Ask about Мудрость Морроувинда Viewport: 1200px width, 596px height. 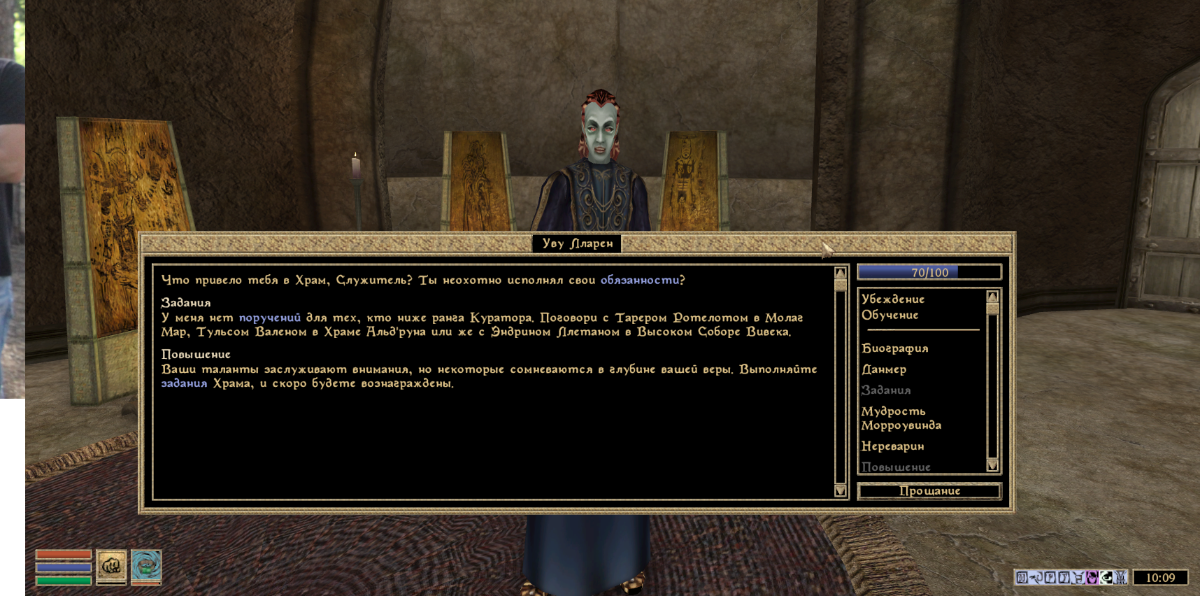coord(900,418)
